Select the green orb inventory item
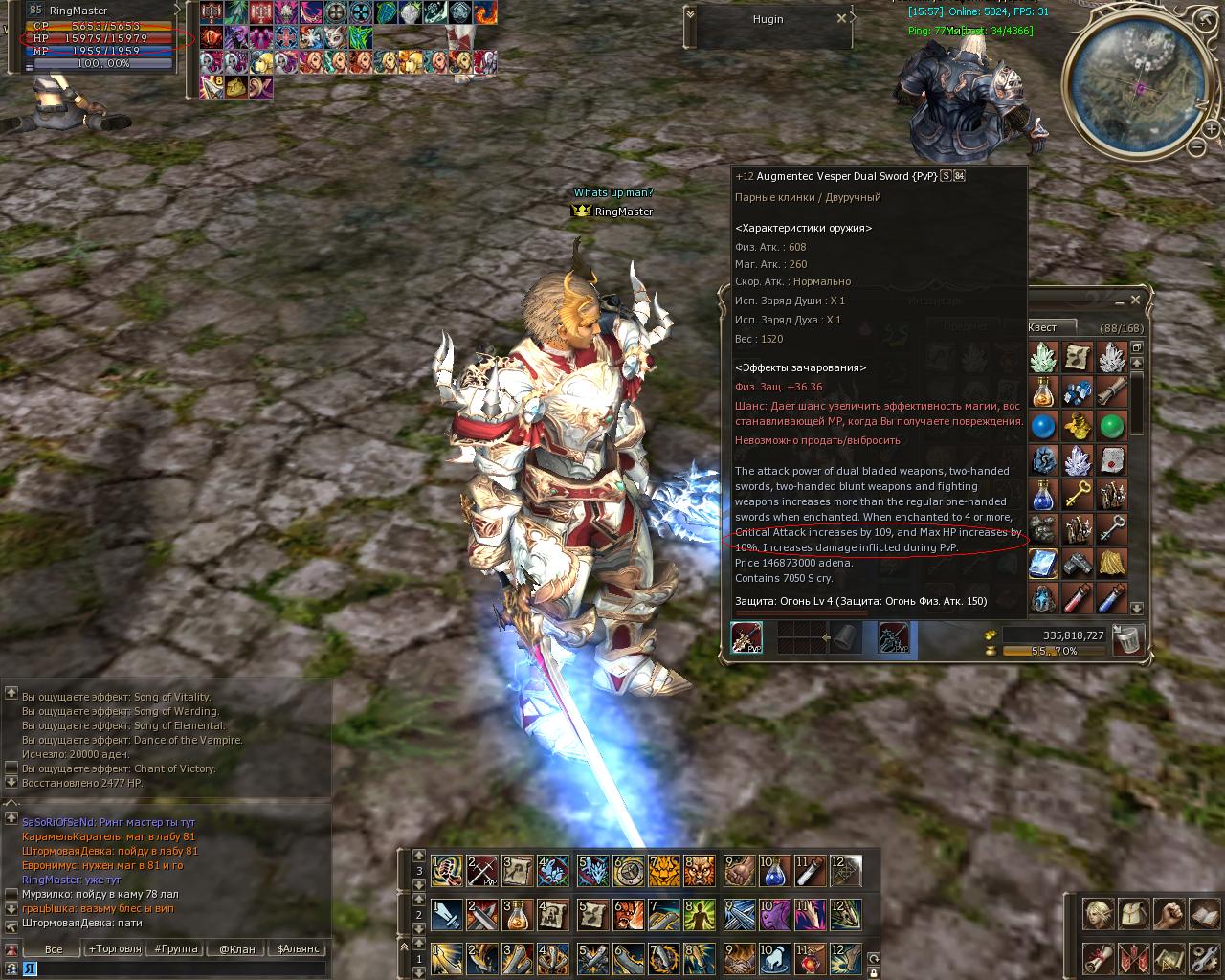1225x980 pixels. coord(1111,425)
